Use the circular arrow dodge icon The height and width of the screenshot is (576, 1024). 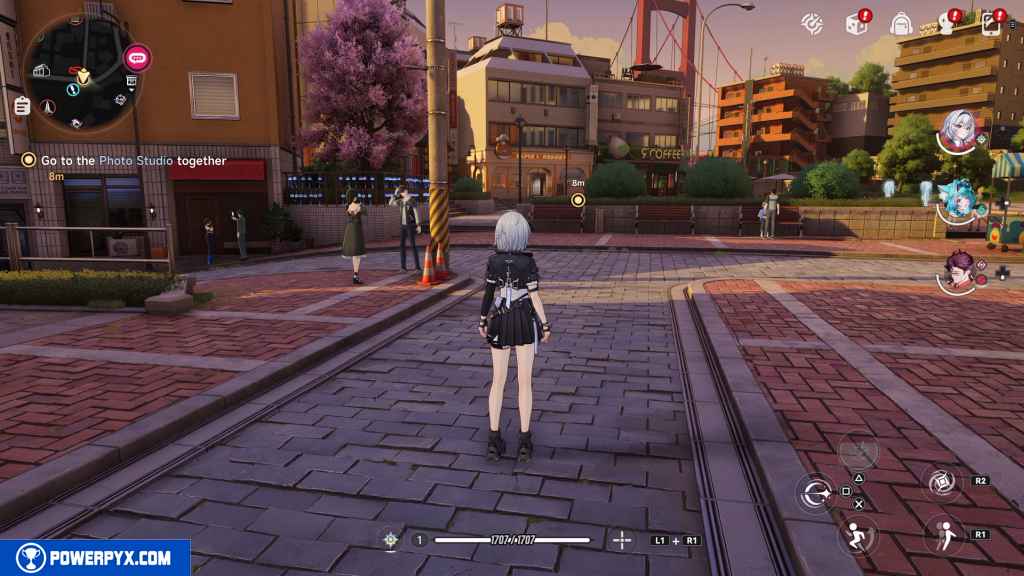[814, 492]
